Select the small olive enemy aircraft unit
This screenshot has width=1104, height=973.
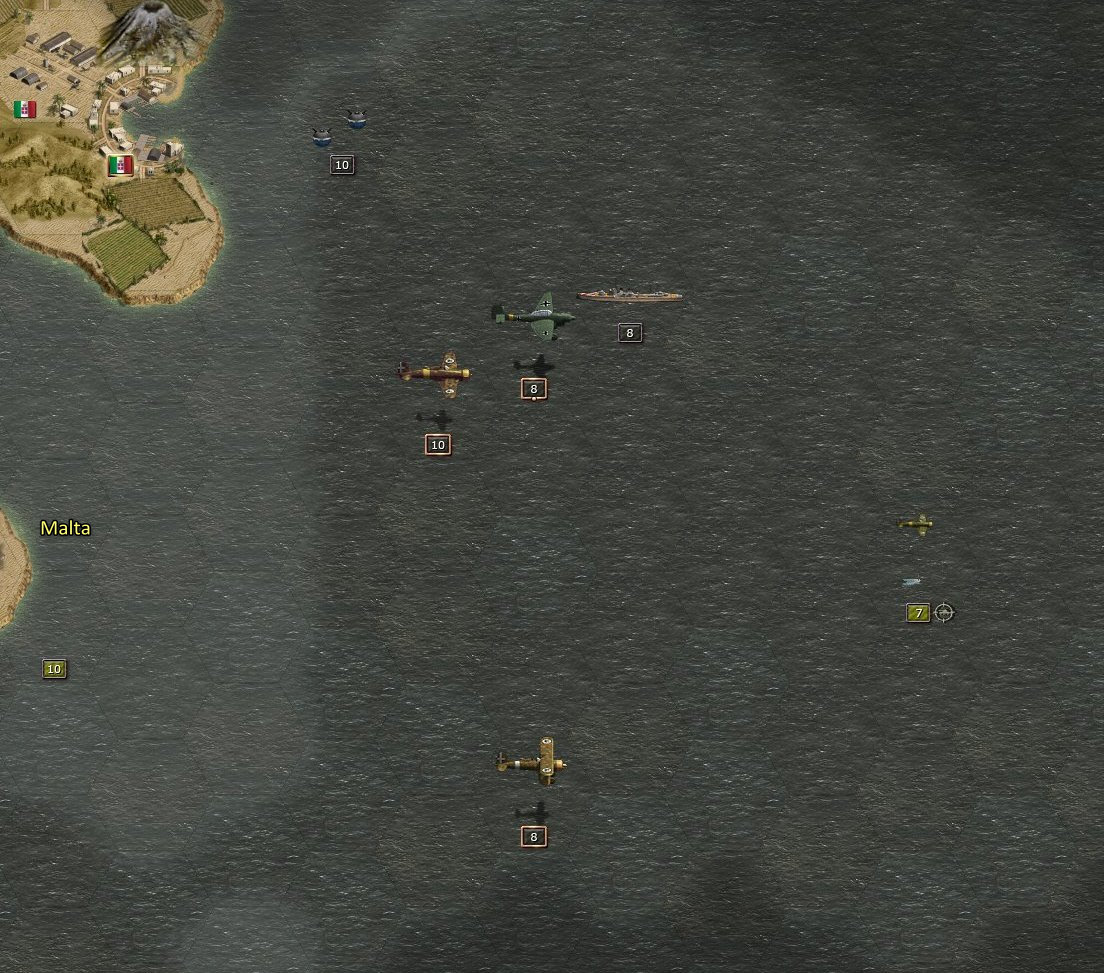click(915, 523)
